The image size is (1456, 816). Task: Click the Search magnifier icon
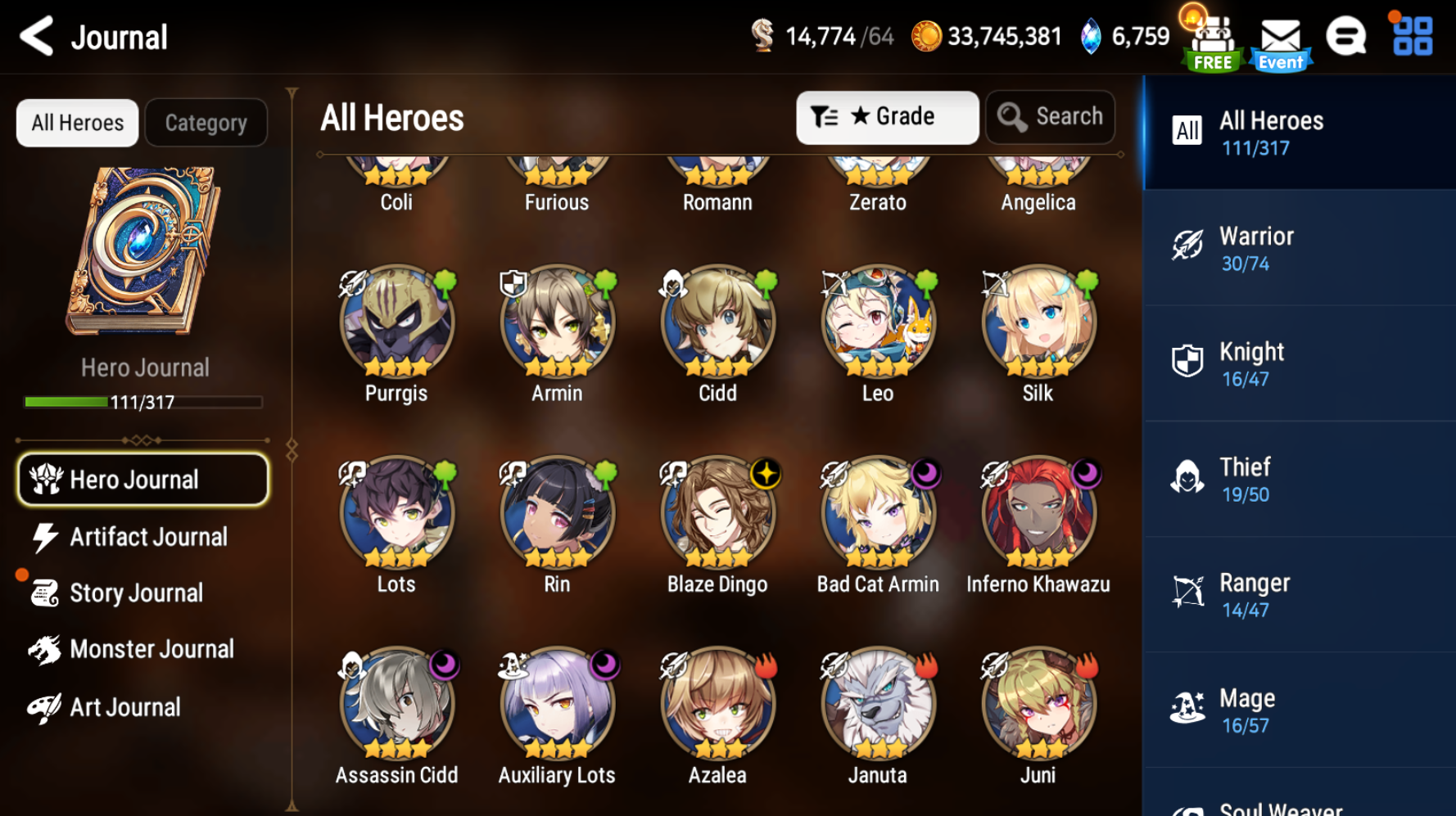[x=1012, y=116]
